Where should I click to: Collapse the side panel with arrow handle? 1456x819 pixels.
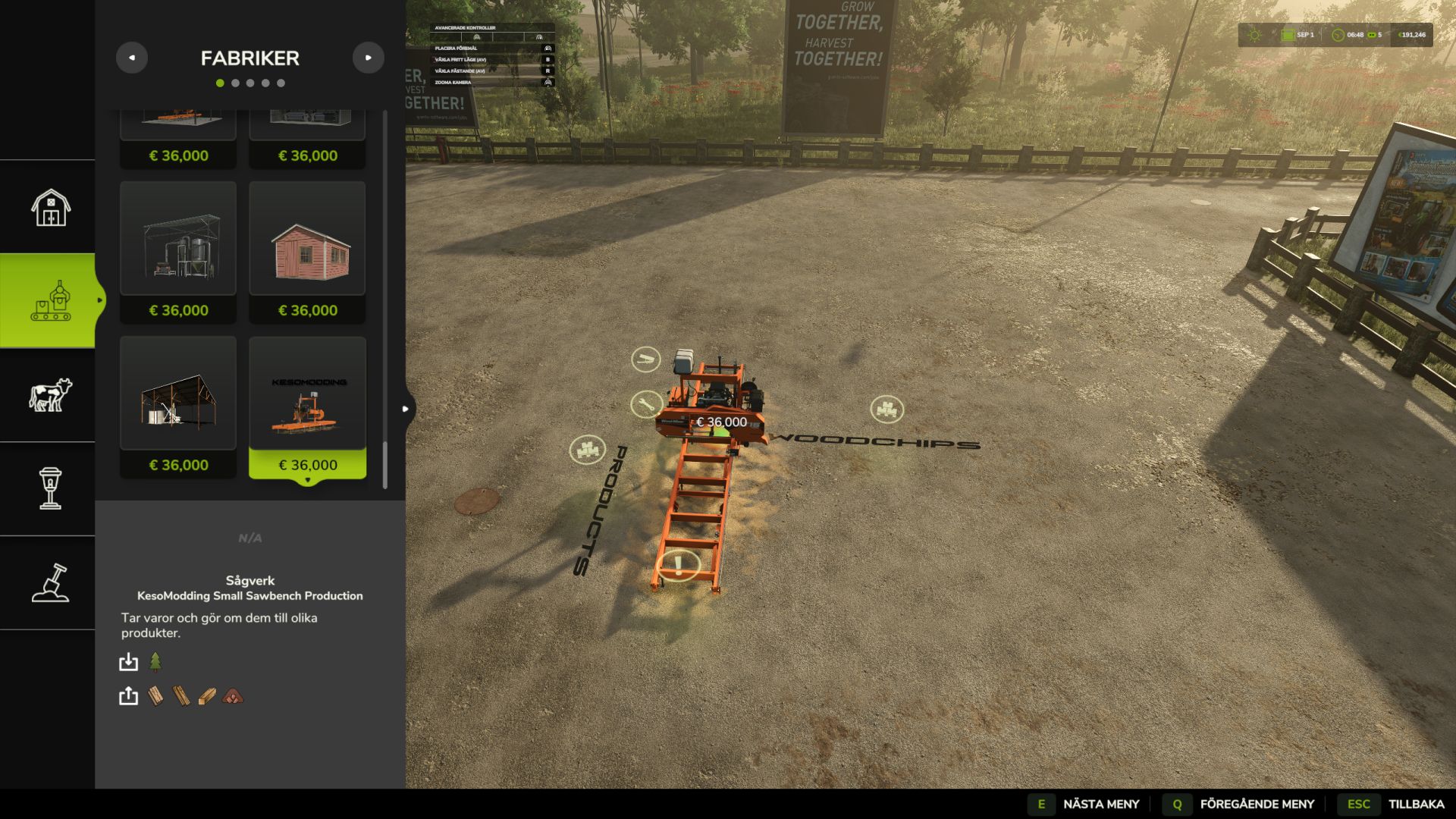pos(406,409)
